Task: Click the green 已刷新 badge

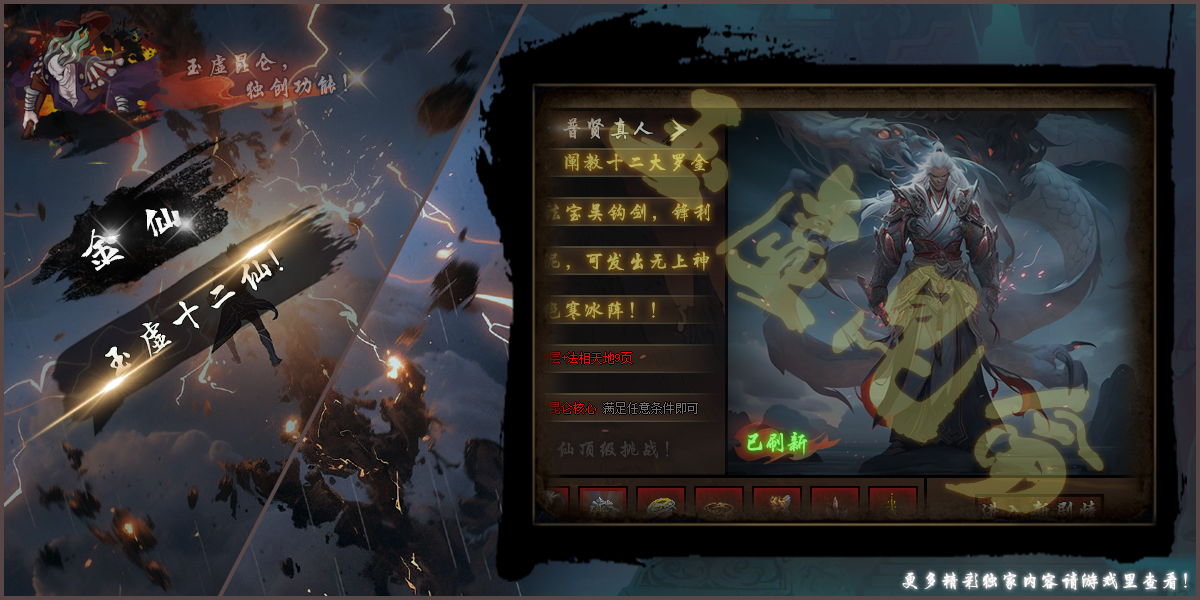Action: coord(778,444)
